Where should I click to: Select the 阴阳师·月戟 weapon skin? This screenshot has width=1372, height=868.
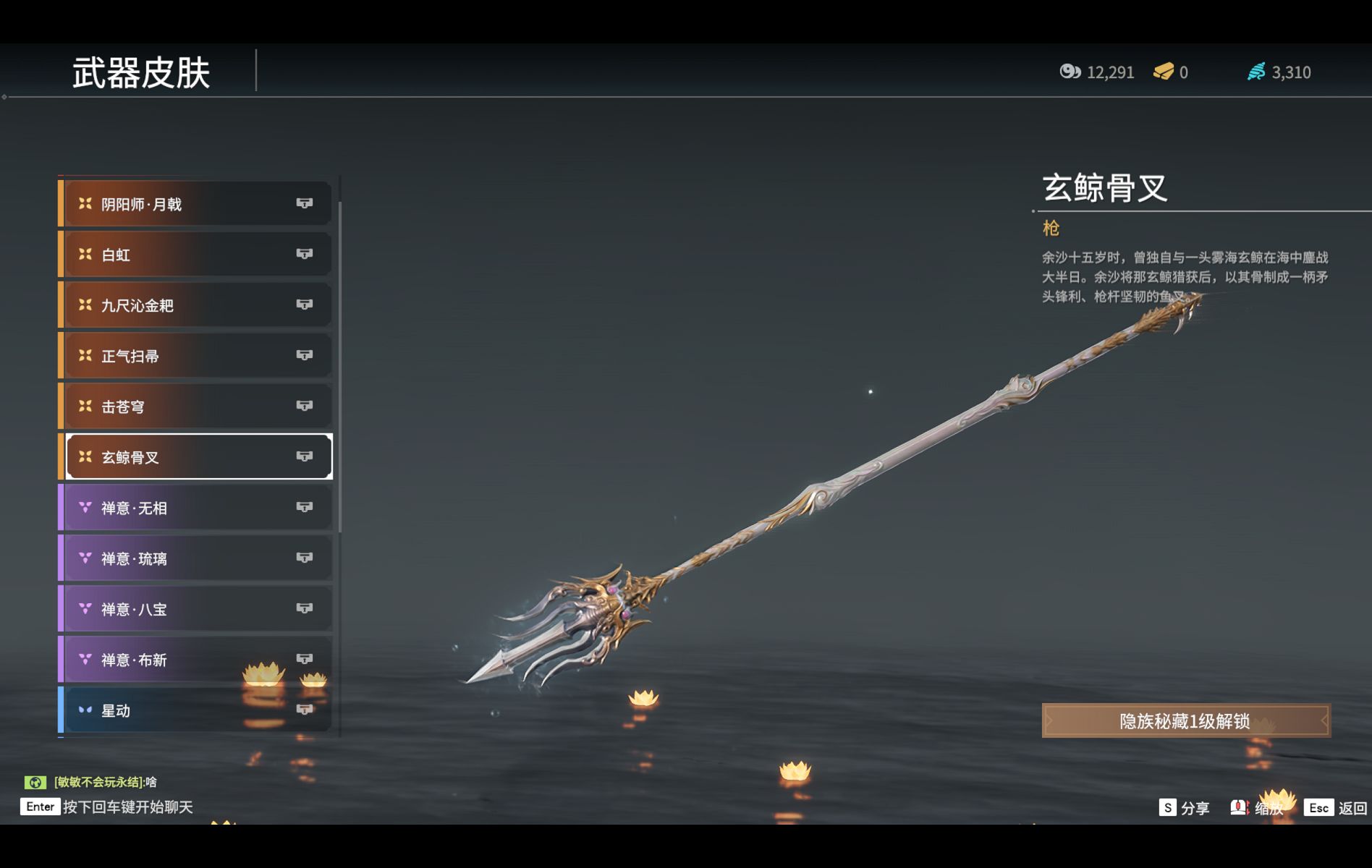point(197,204)
